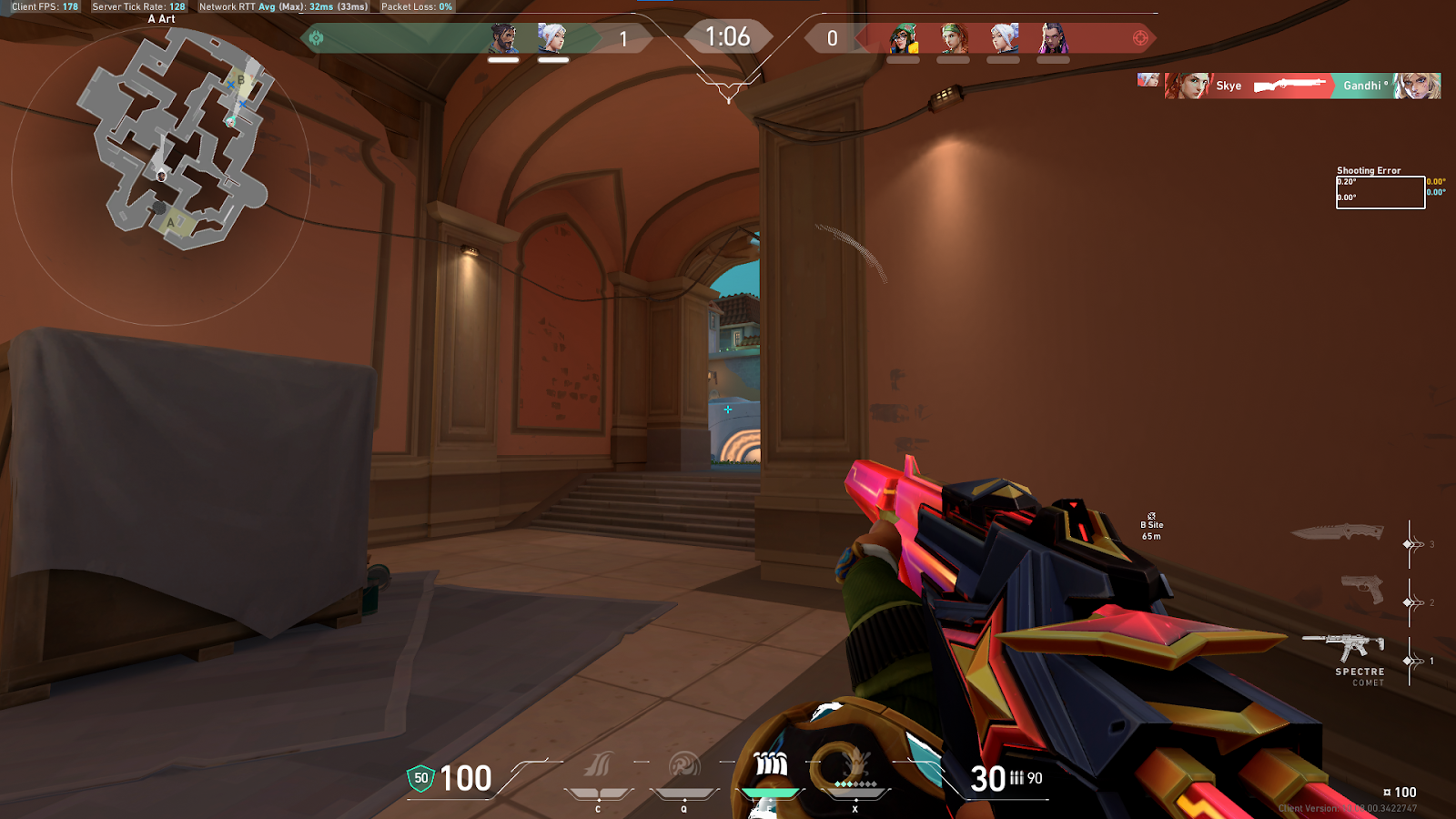Open the Shooting Error graph
This screenshot has width=1456, height=819.
tap(1380, 191)
